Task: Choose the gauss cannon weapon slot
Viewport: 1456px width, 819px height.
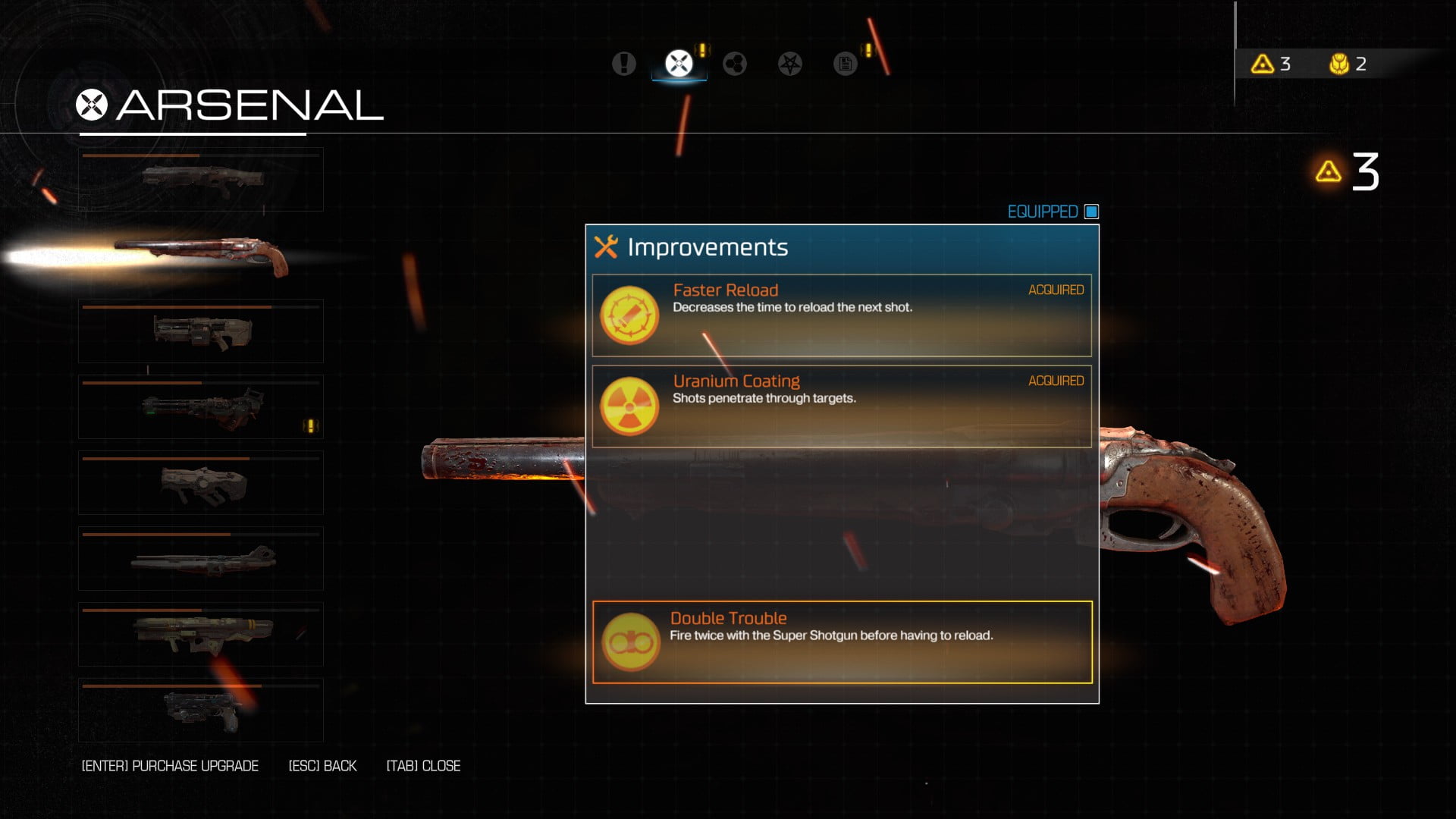Action: click(201, 559)
